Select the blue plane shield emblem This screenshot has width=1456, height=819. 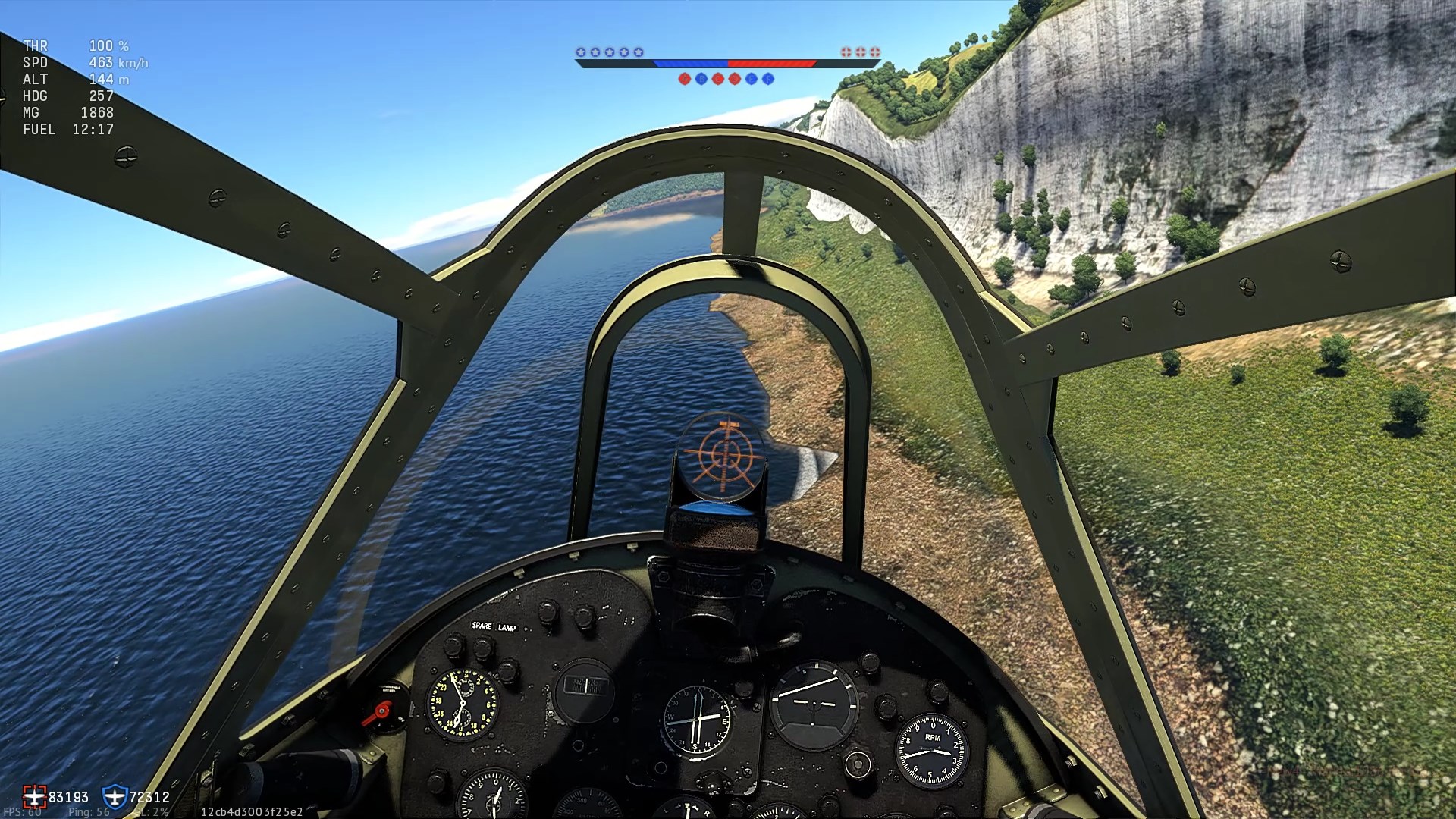click(115, 796)
